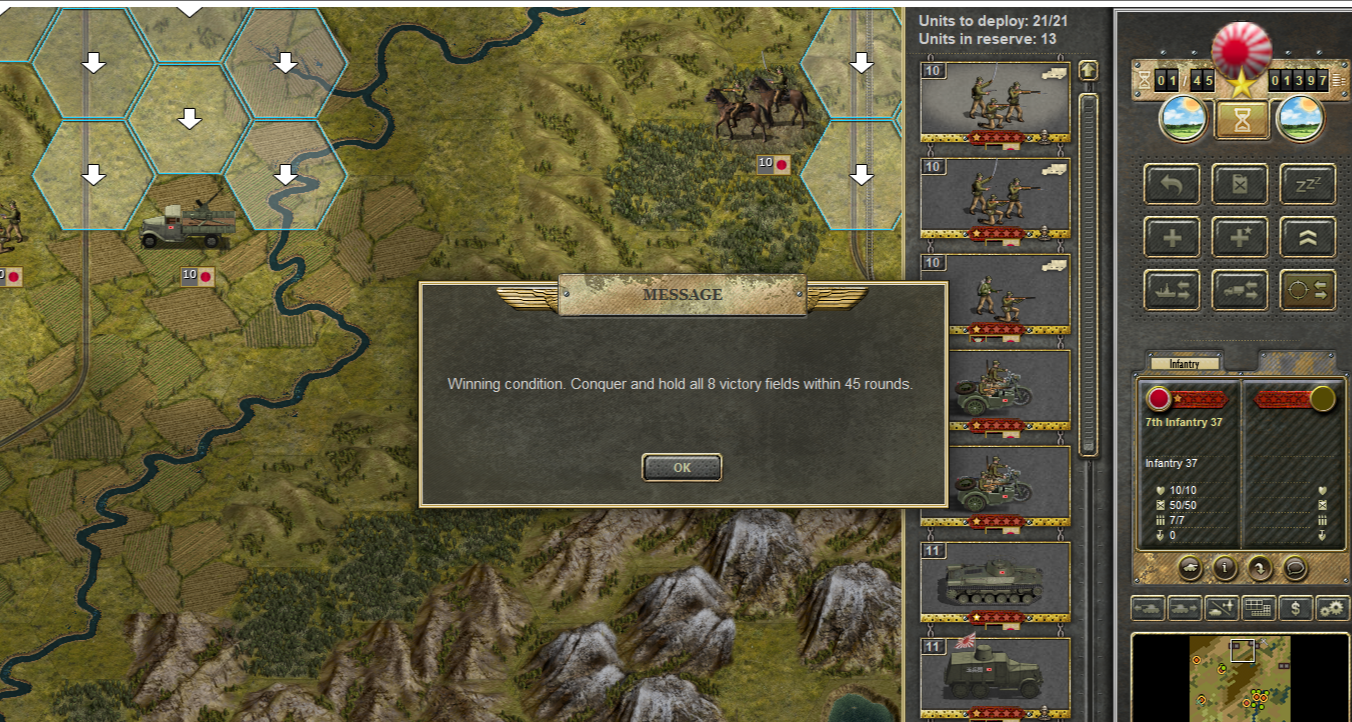End the turn with the hourglass button
This screenshot has height=722, width=1352.
pos(1241,120)
